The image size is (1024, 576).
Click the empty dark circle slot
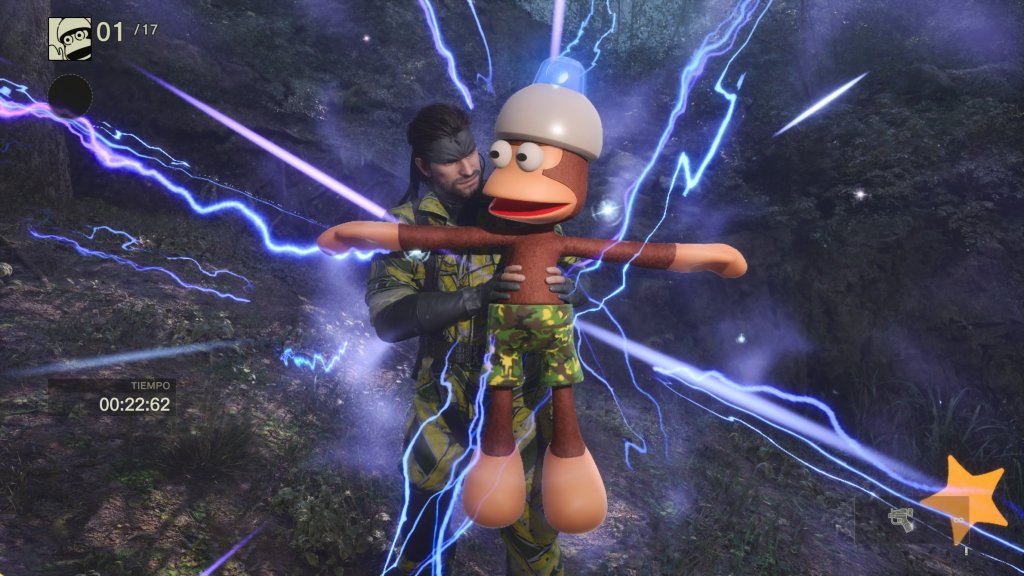tap(70, 96)
